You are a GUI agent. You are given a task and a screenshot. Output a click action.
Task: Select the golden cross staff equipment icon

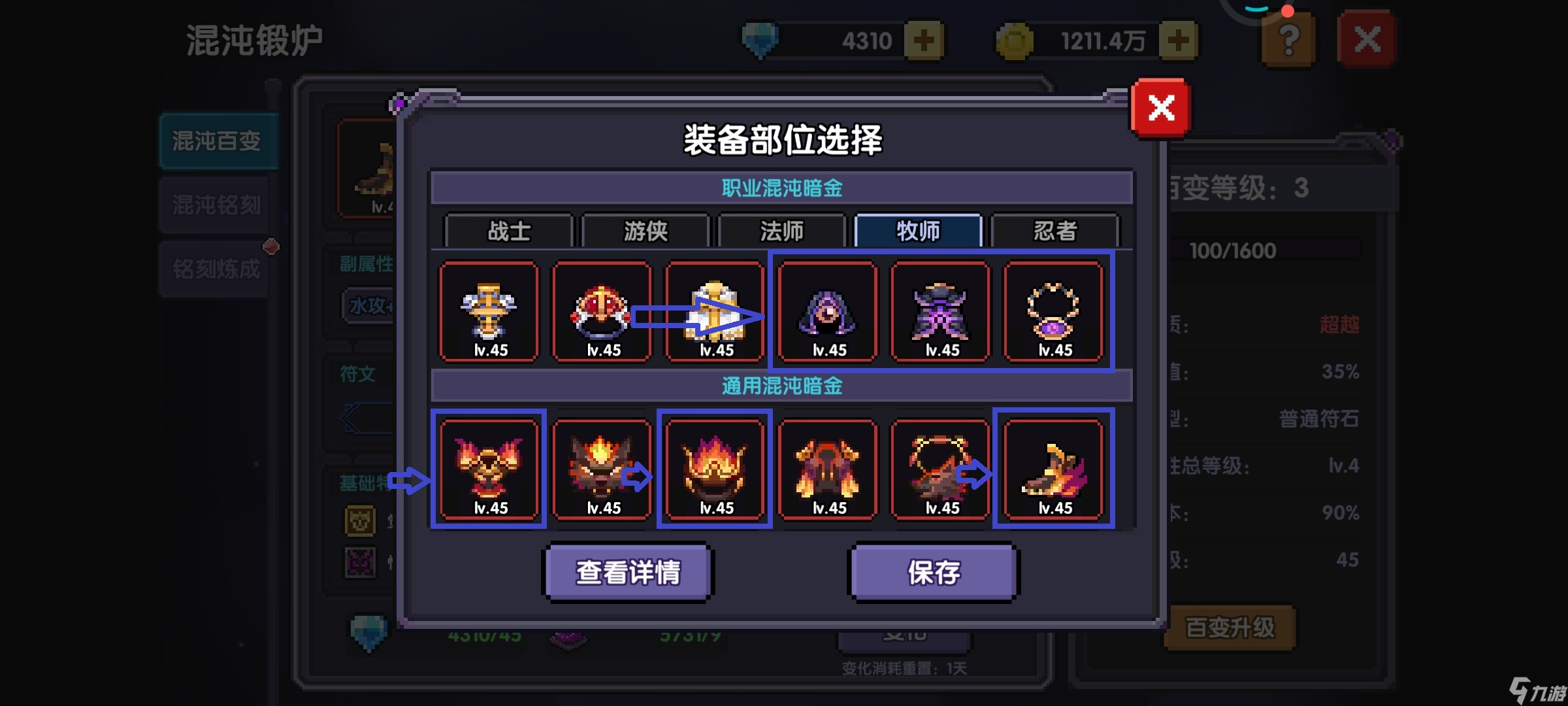point(489,312)
